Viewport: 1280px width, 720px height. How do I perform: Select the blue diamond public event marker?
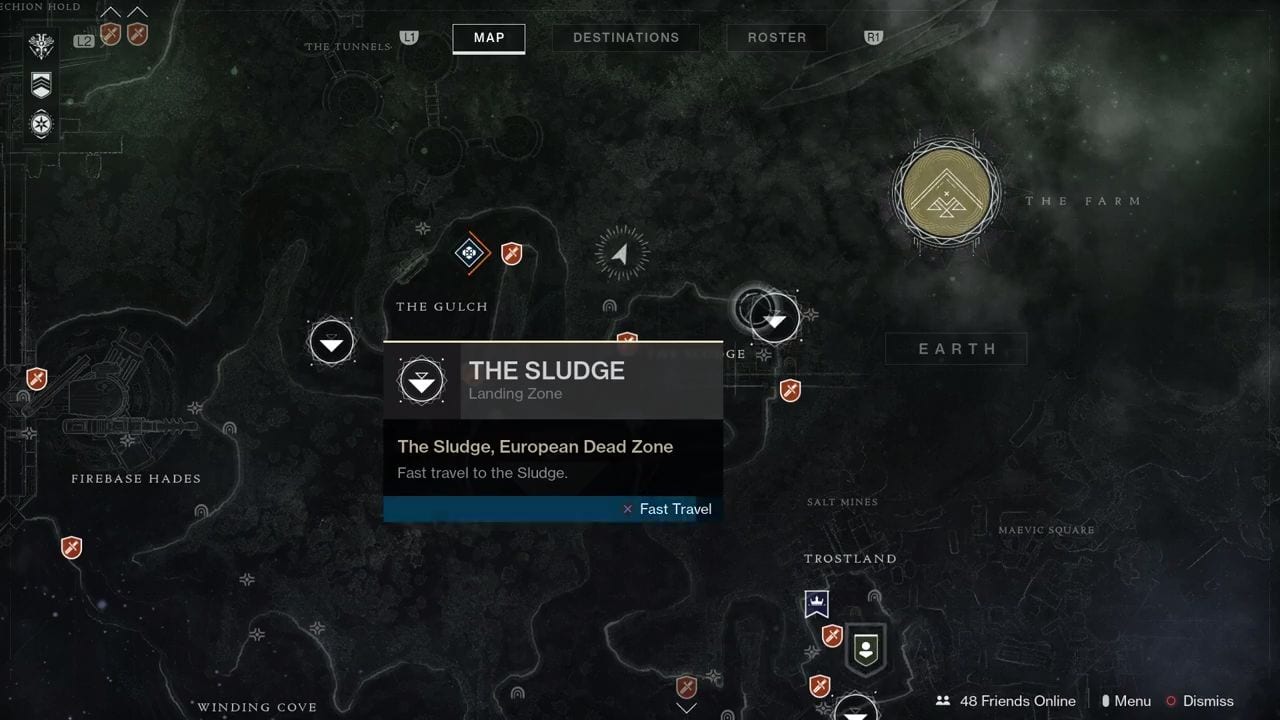tap(469, 253)
